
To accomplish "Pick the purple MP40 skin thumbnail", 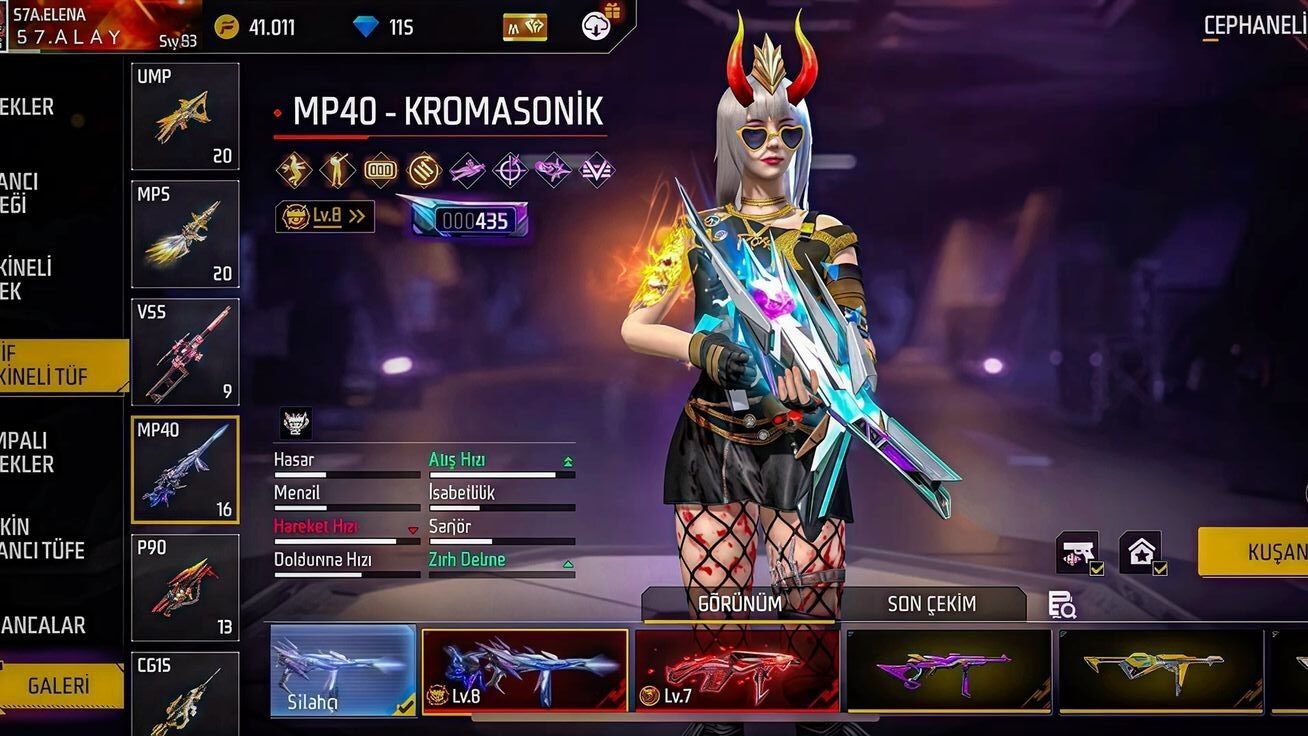I will tap(948, 670).
